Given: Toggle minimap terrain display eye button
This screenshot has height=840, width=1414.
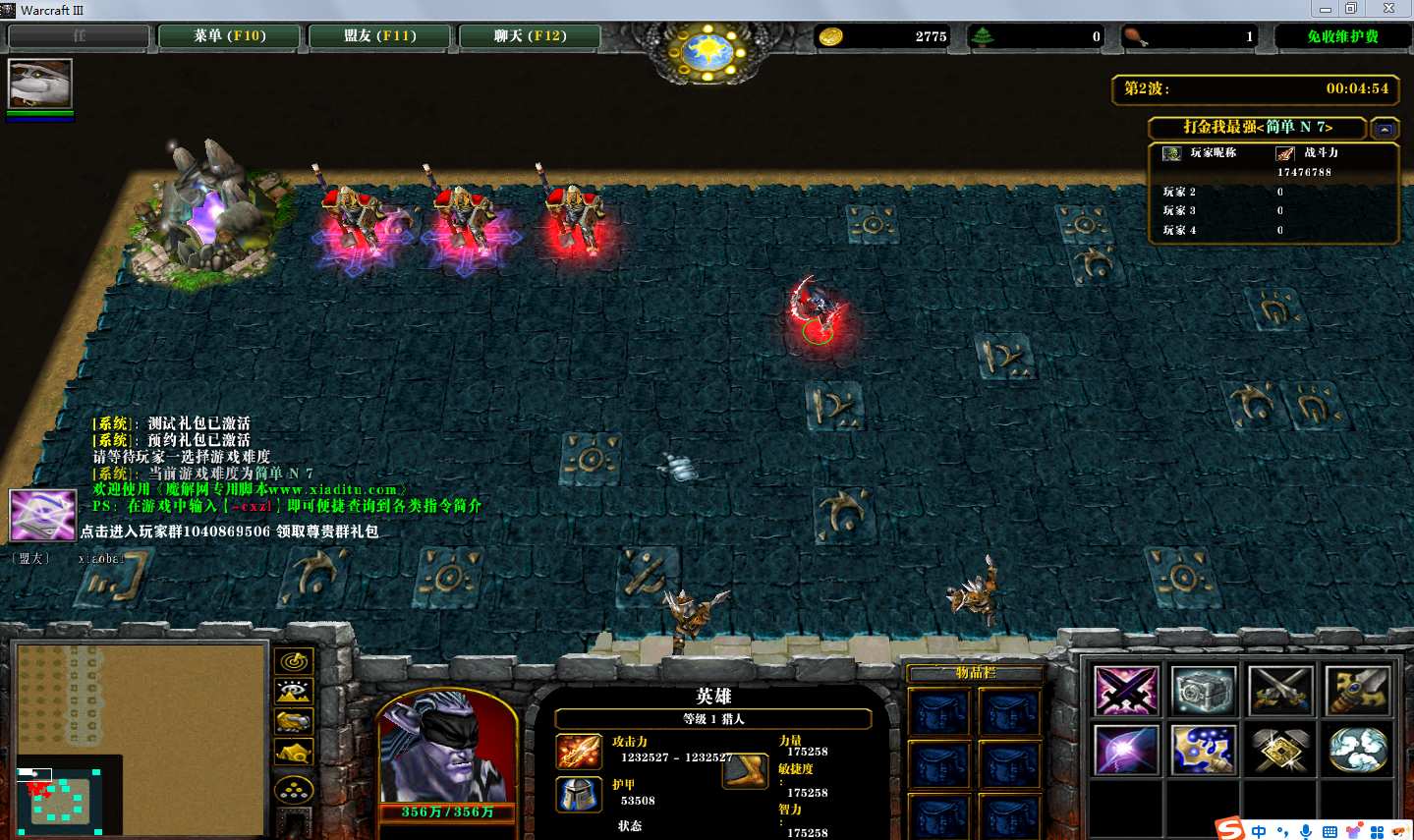Looking at the screenshot, I should (294, 692).
